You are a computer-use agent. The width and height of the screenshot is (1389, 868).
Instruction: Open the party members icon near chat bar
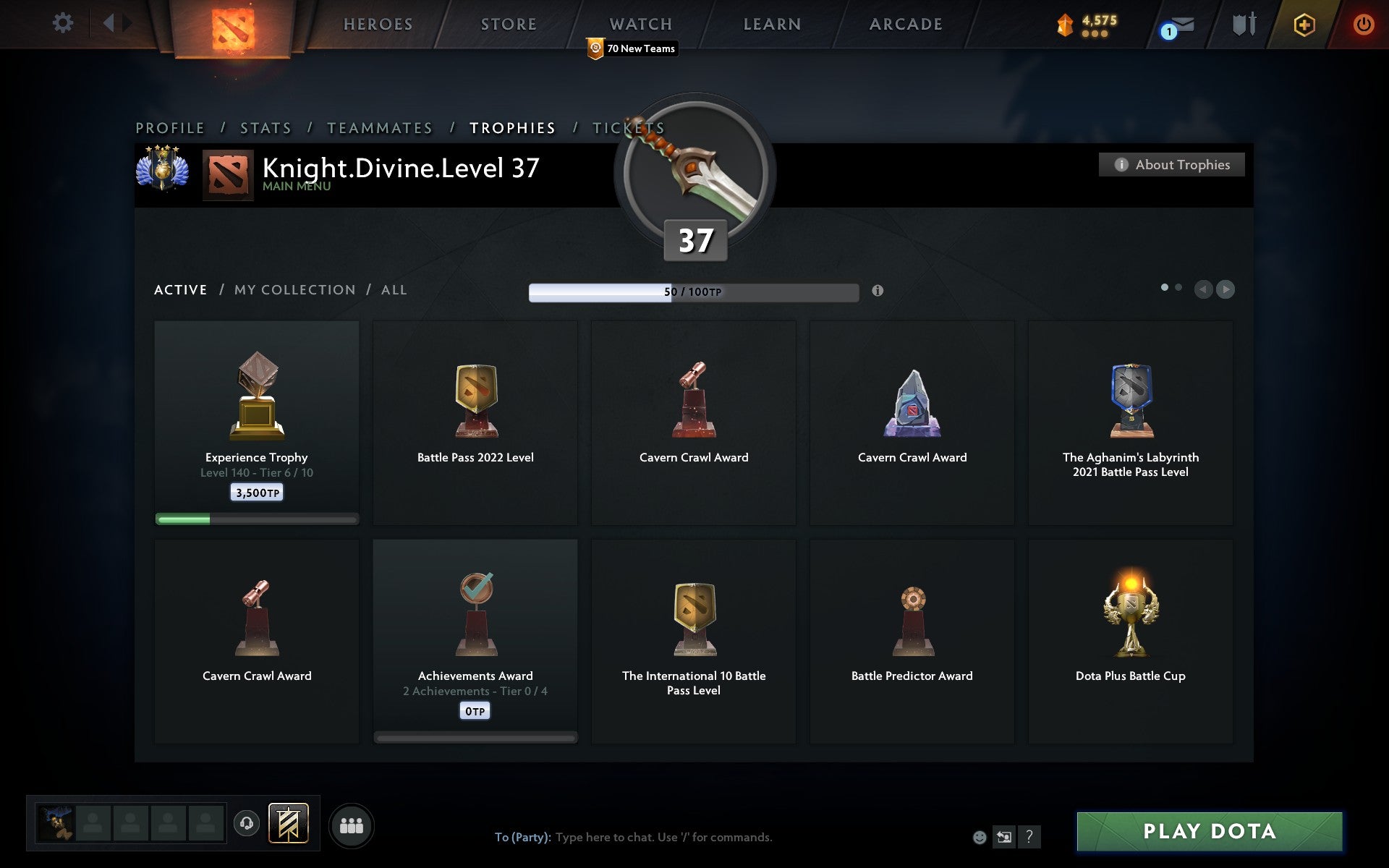(x=351, y=825)
